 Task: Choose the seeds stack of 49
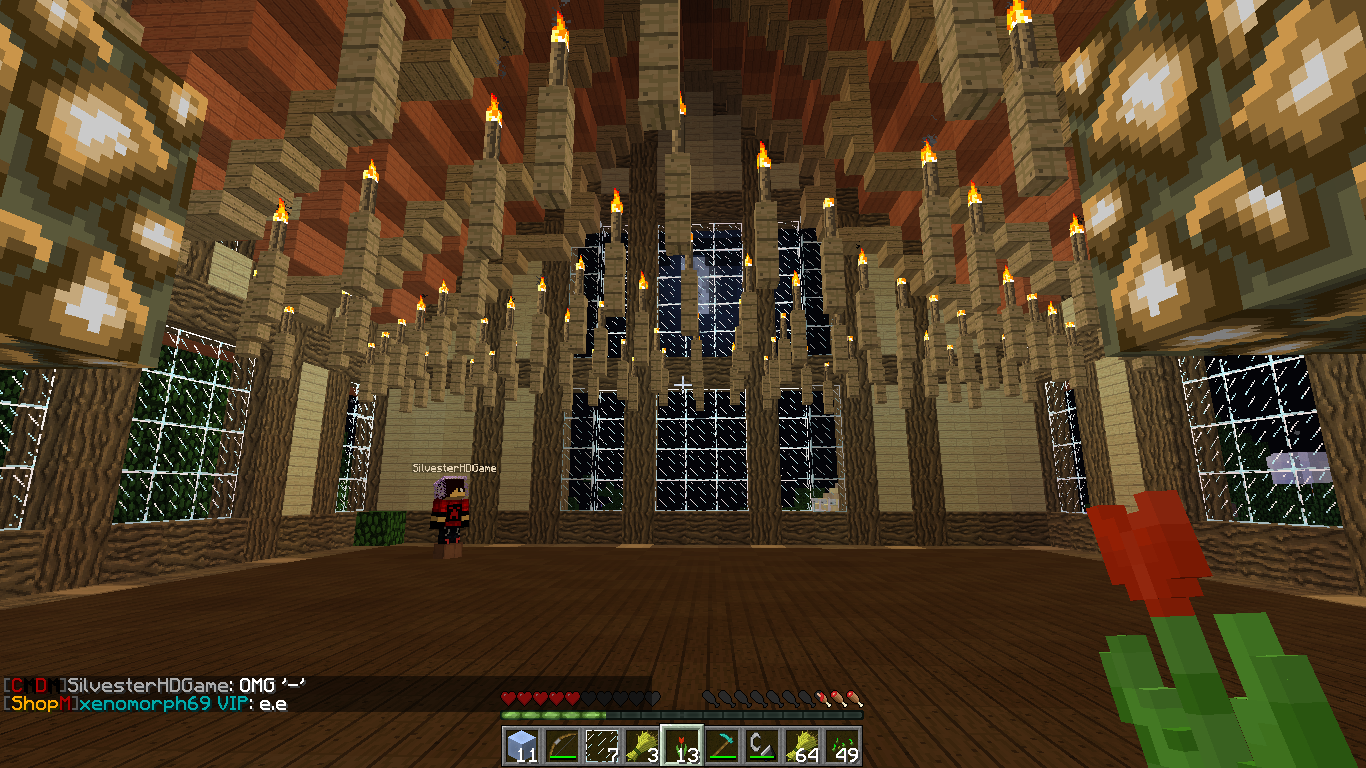click(841, 746)
